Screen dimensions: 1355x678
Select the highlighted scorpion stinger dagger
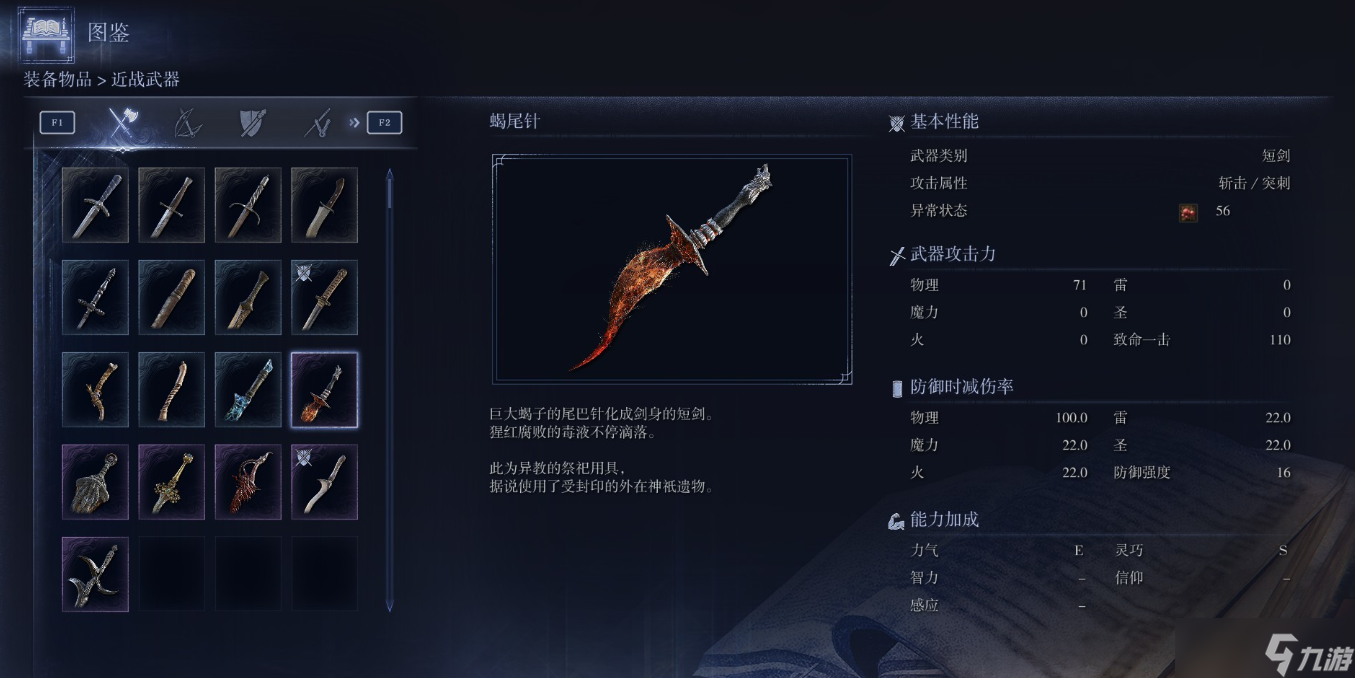[324, 389]
